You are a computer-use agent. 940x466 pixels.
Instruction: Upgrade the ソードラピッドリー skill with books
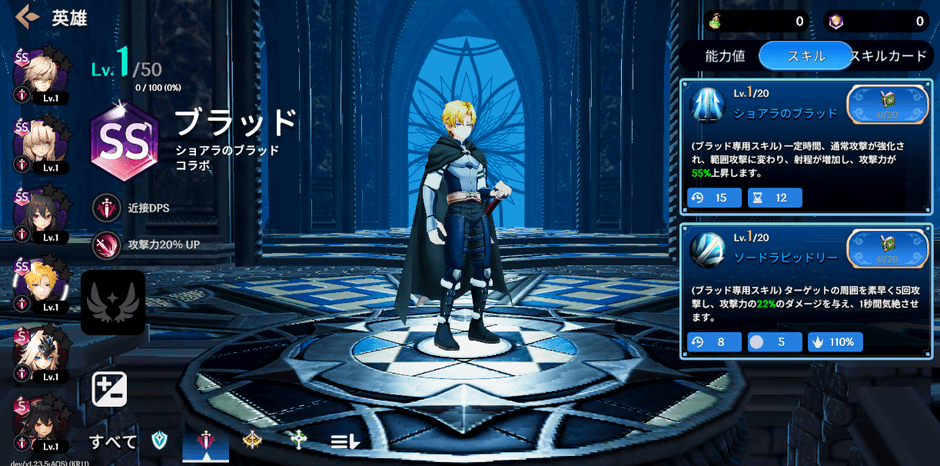pos(886,249)
